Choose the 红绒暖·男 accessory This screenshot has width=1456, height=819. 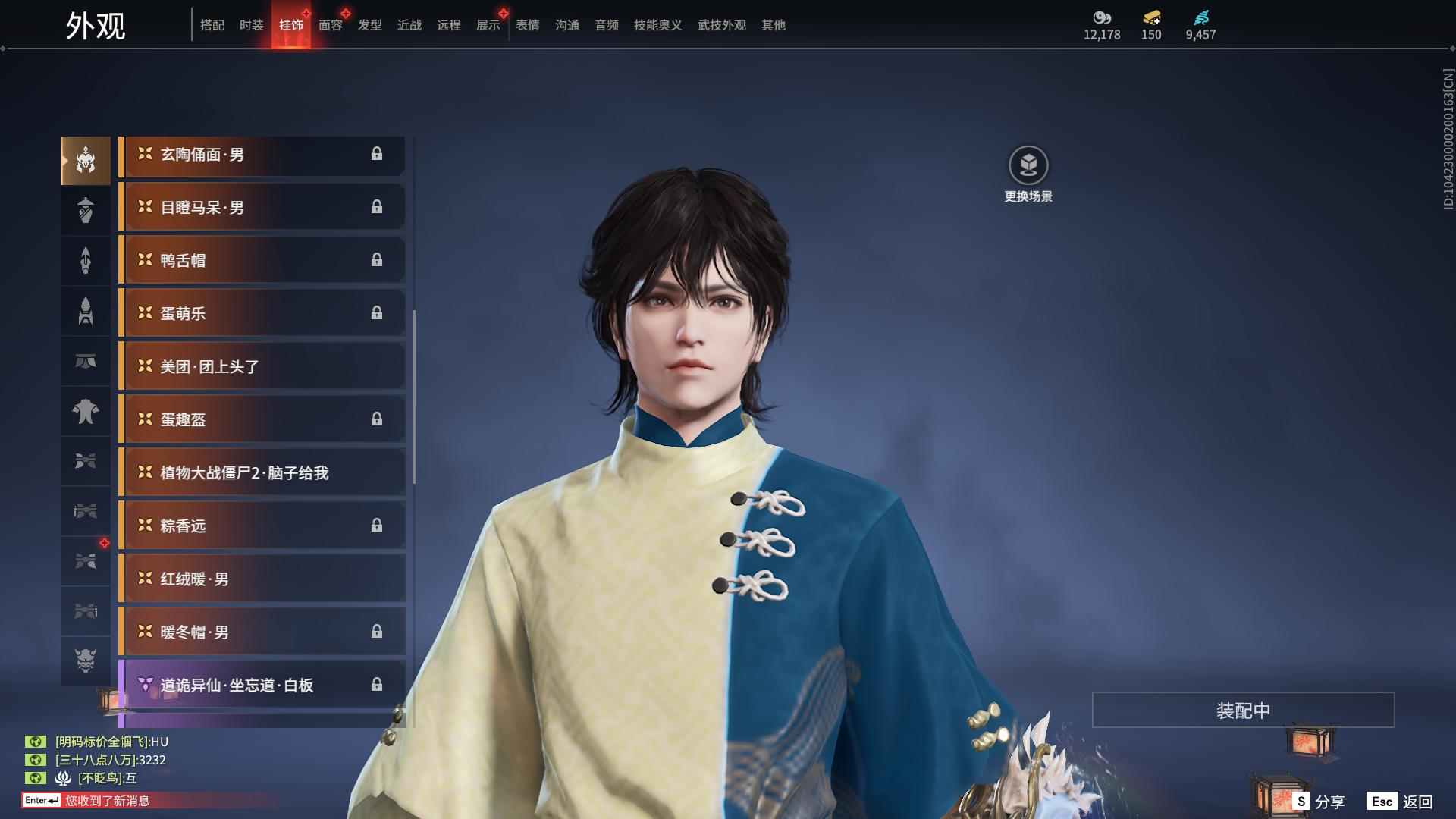click(262, 579)
